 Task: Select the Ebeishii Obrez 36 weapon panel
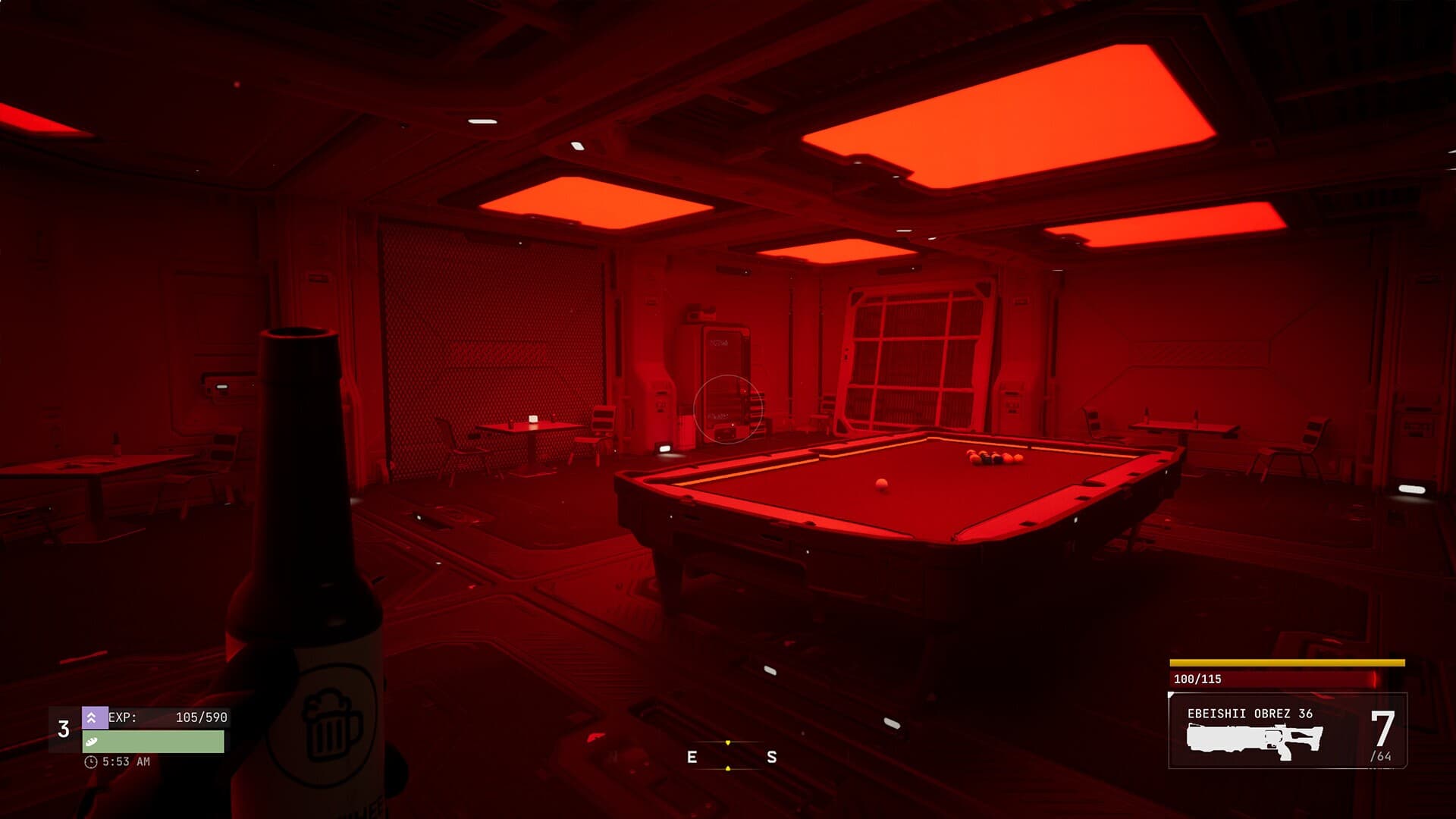pyautogui.click(x=1287, y=731)
